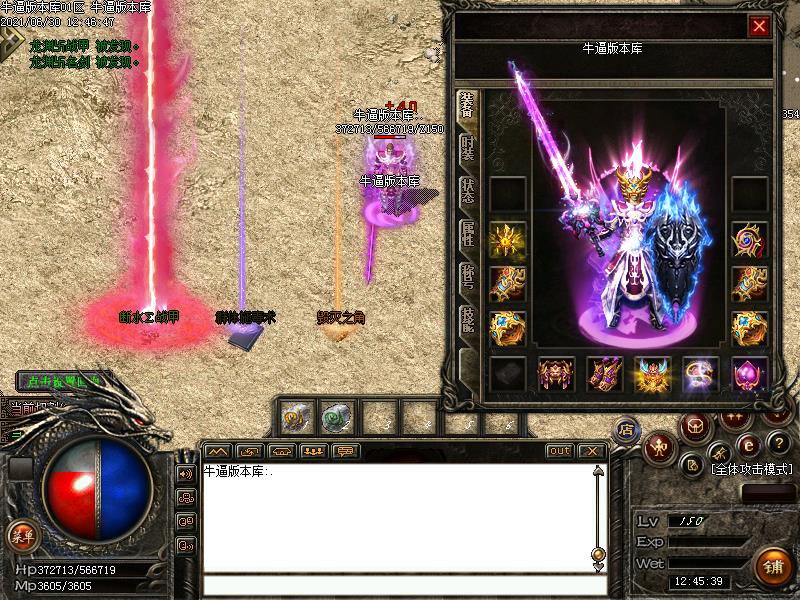Viewport: 800px width, 600px height.
Task: Toggle the sound speaker button
Action: pyautogui.click(x=186, y=474)
